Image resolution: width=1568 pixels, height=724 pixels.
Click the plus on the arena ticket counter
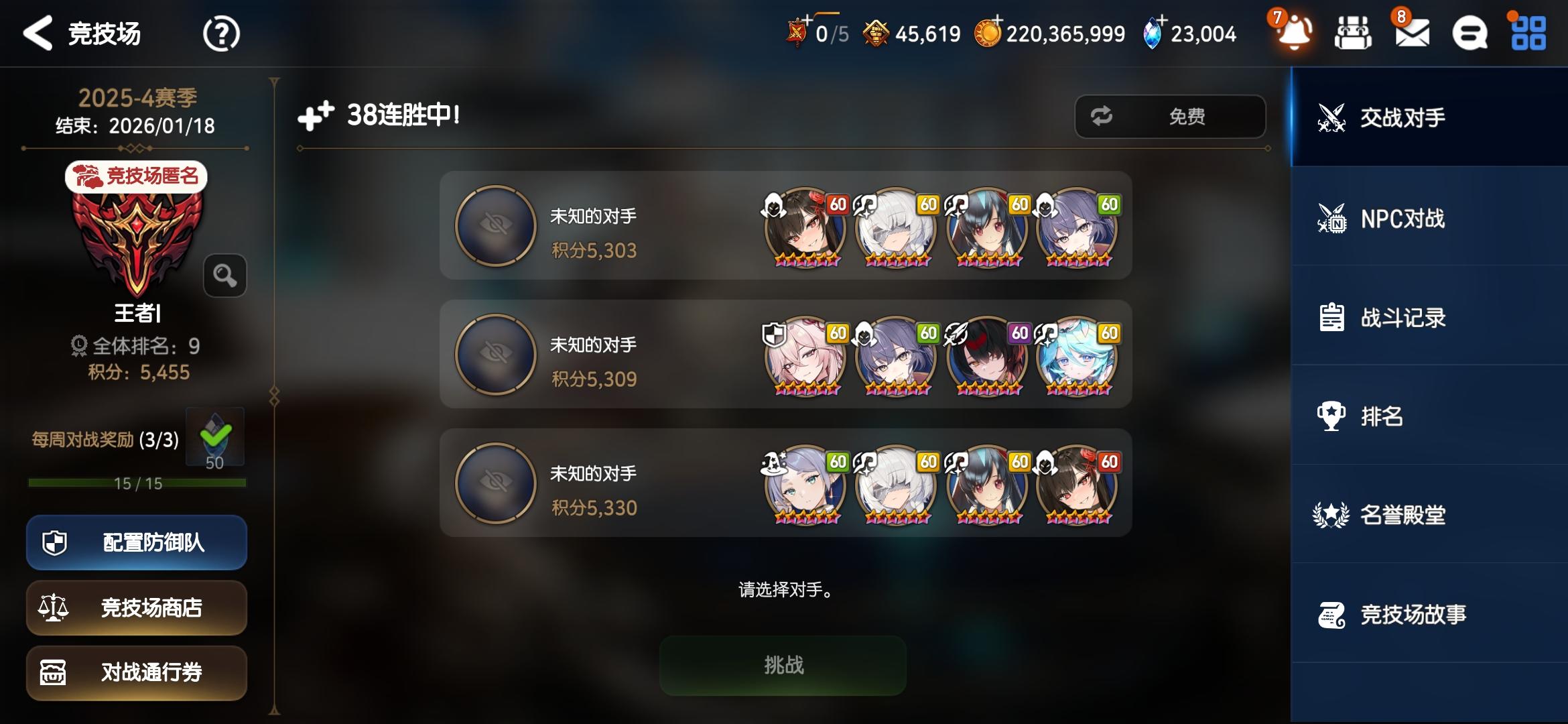pyautogui.click(x=805, y=20)
